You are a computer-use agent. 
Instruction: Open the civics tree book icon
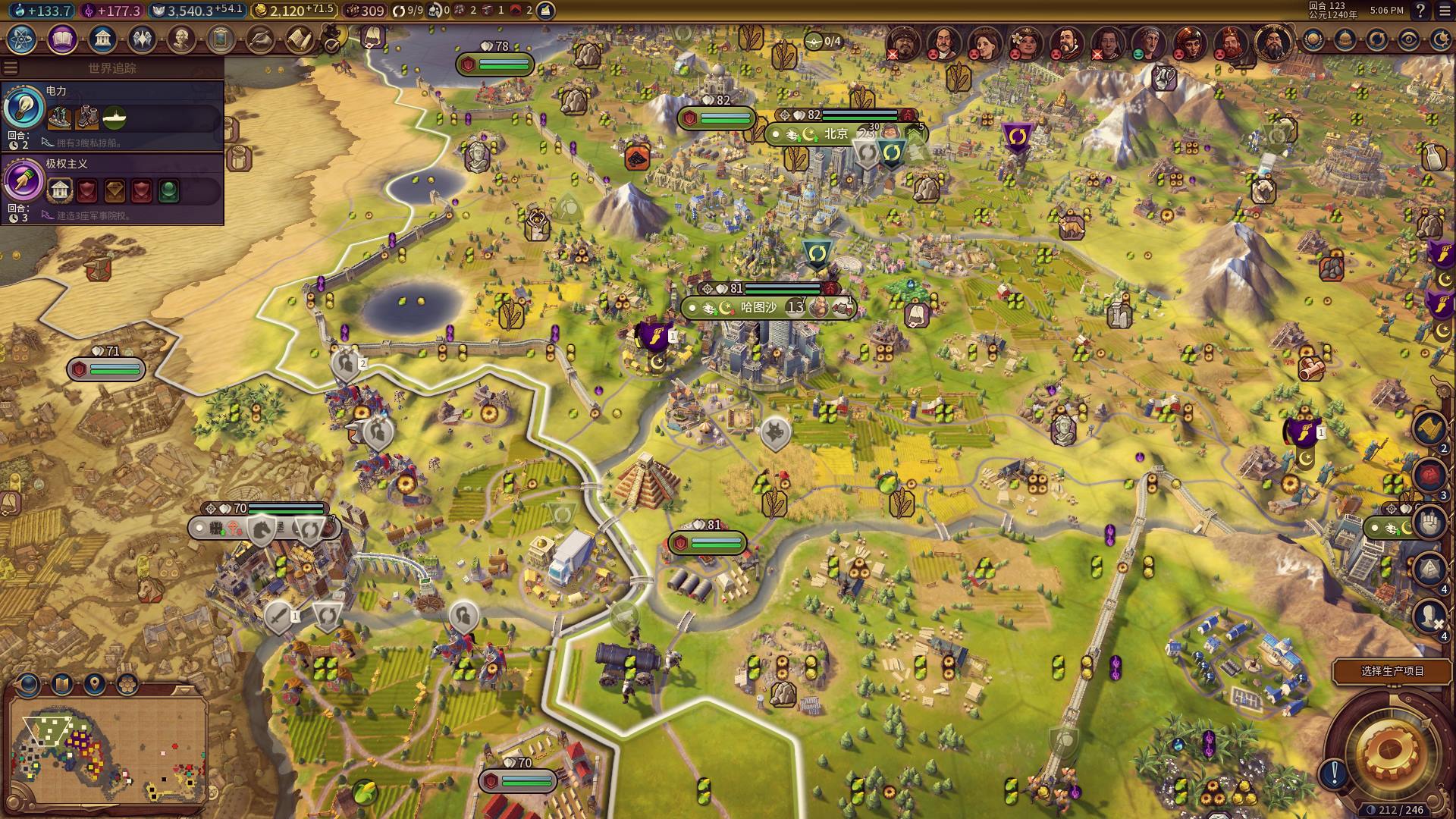[x=62, y=39]
